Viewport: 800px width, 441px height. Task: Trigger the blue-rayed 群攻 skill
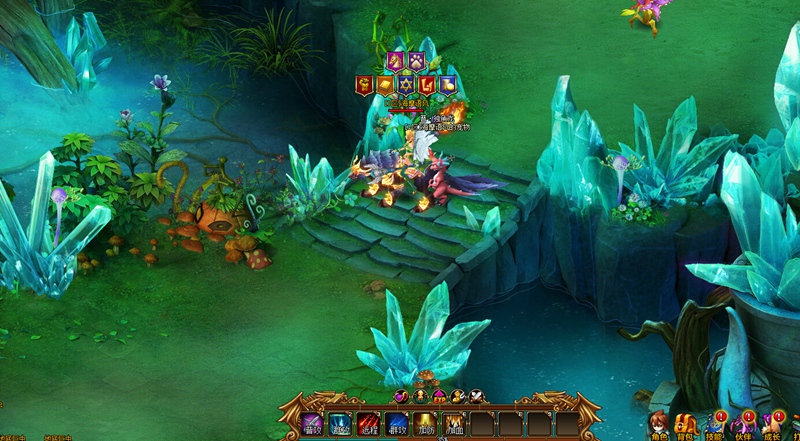(x=397, y=424)
